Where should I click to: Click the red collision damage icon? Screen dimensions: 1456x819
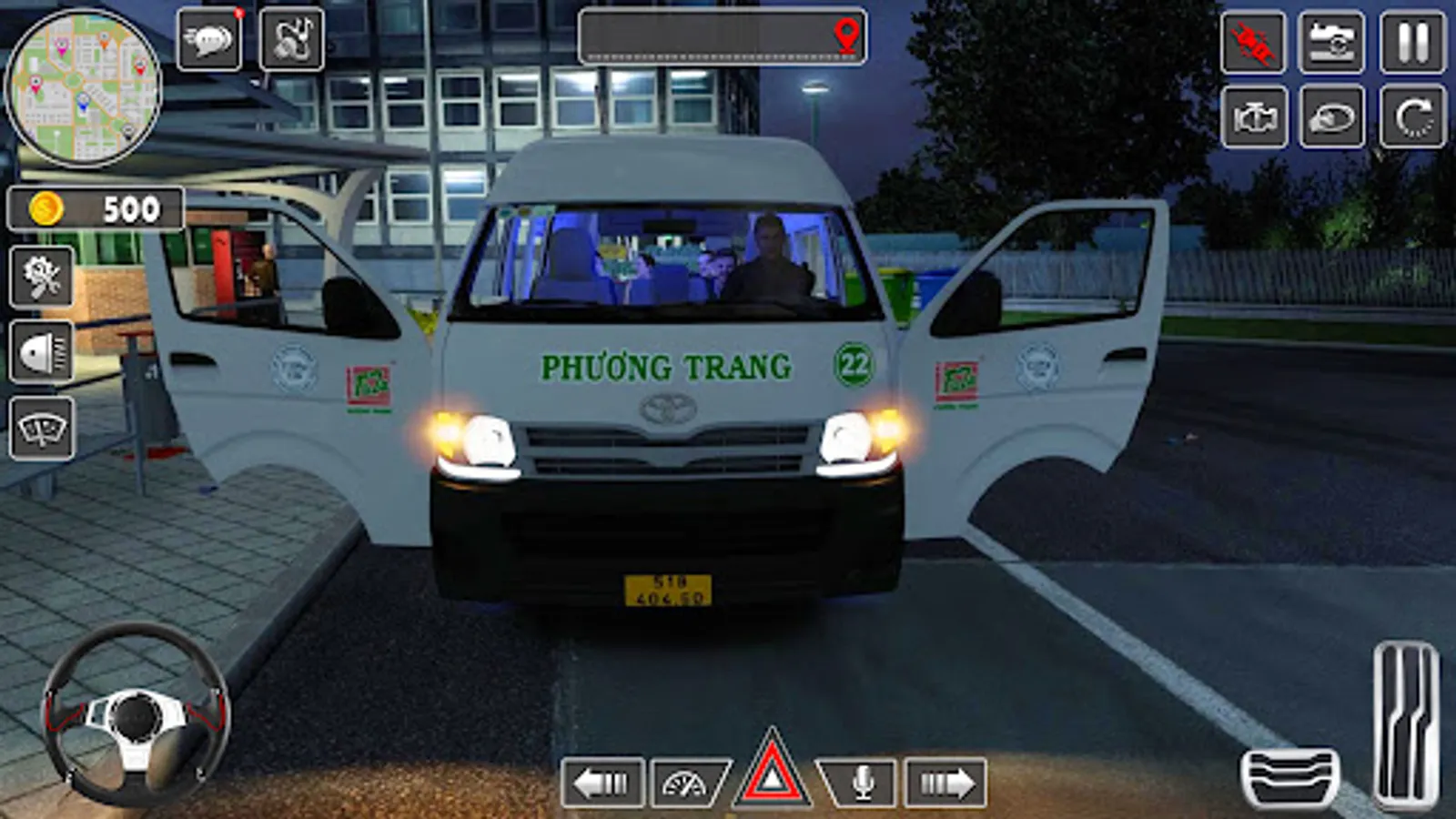pos(1253,39)
